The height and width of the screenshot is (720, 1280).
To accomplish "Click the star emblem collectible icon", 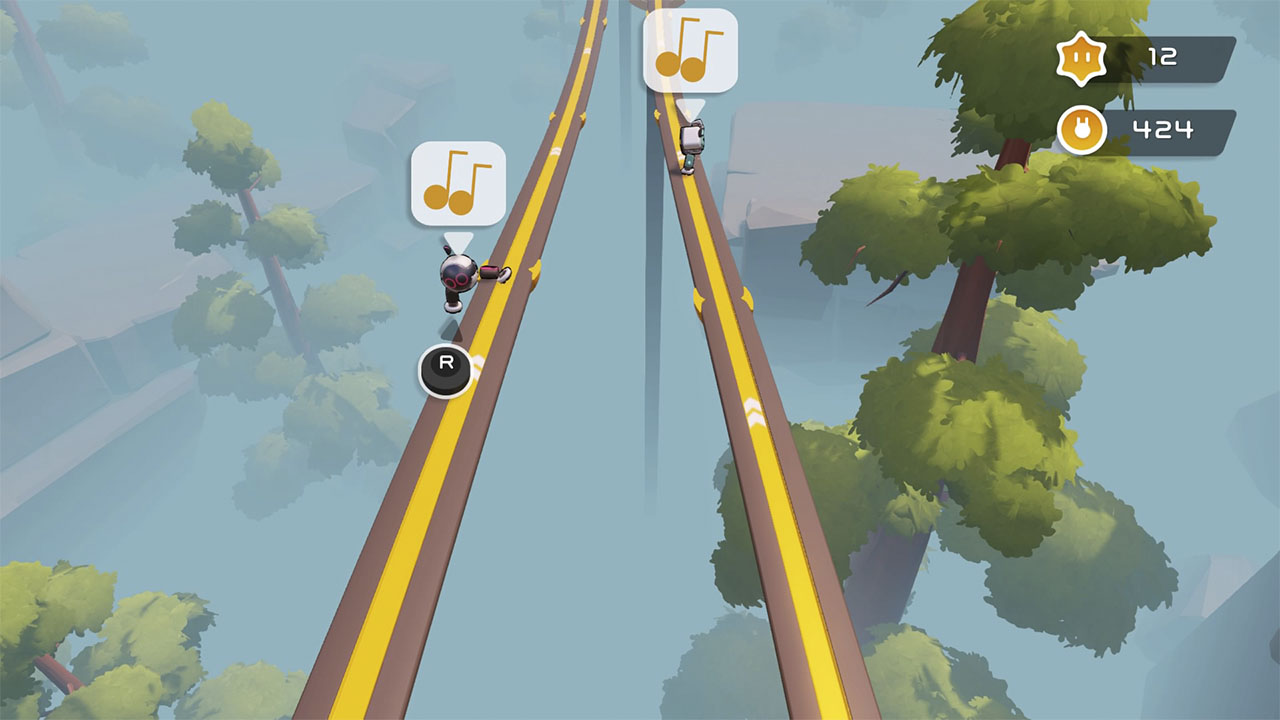I will click(1082, 58).
